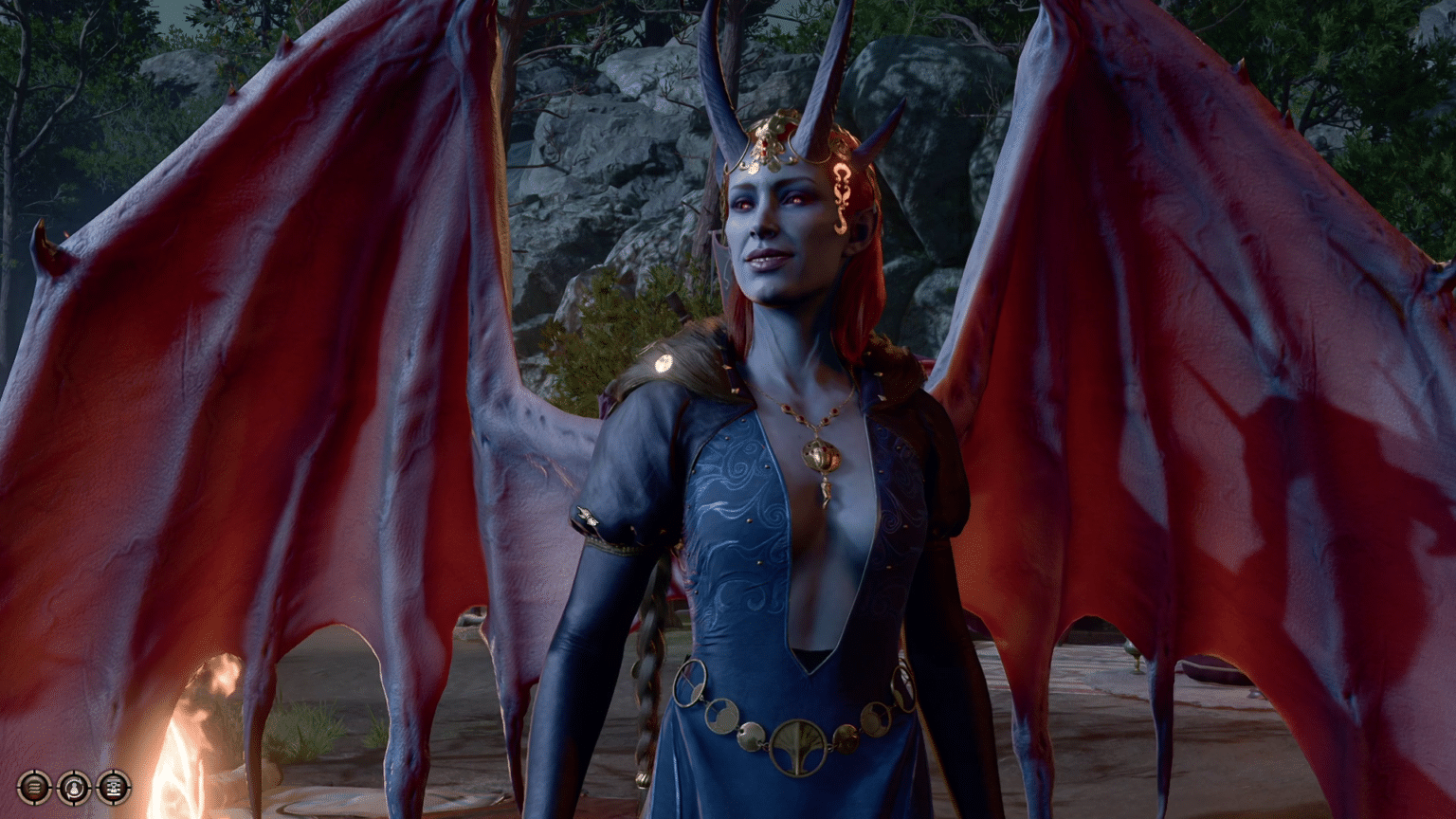Click the character rotation circle icon

click(x=73, y=788)
